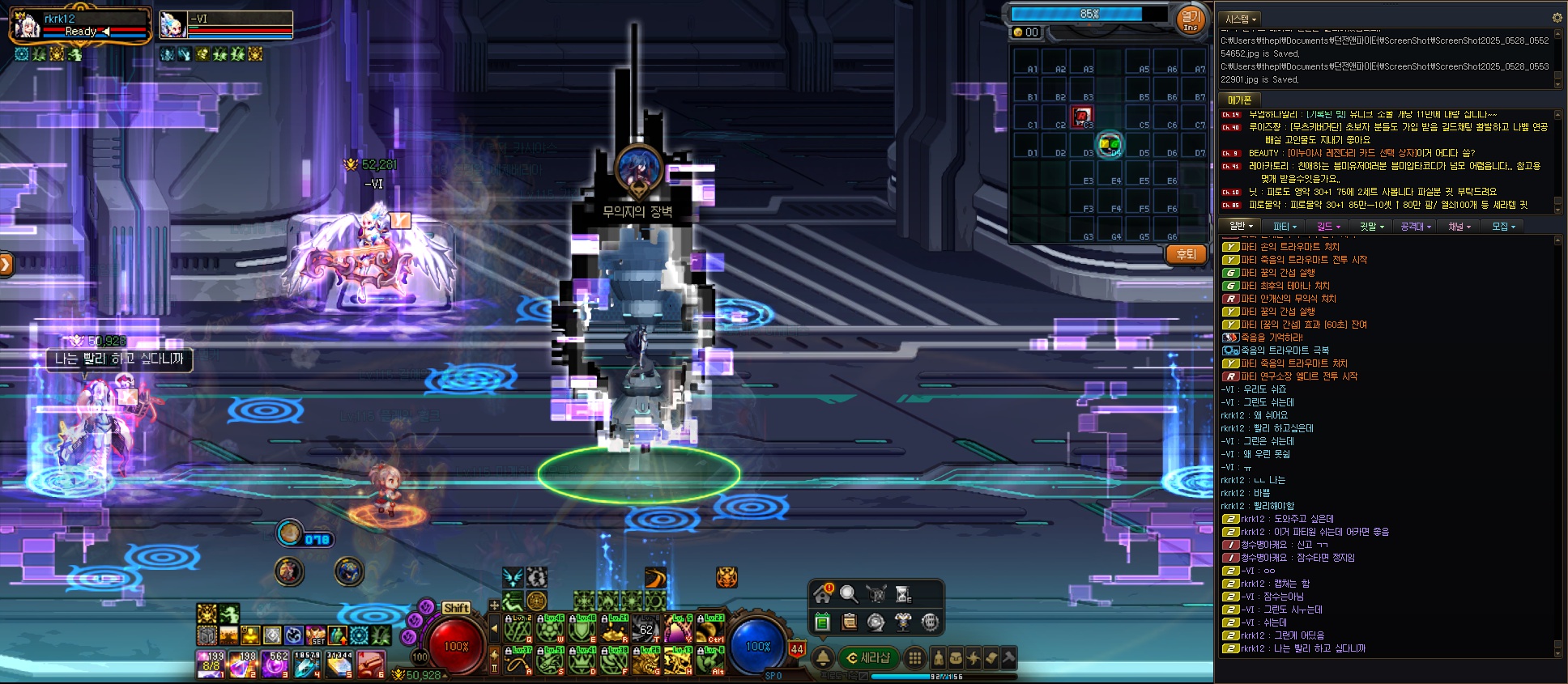1568x684 pixels.
Task: Switch to the 길드 chat tab
Action: (x=1328, y=227)
